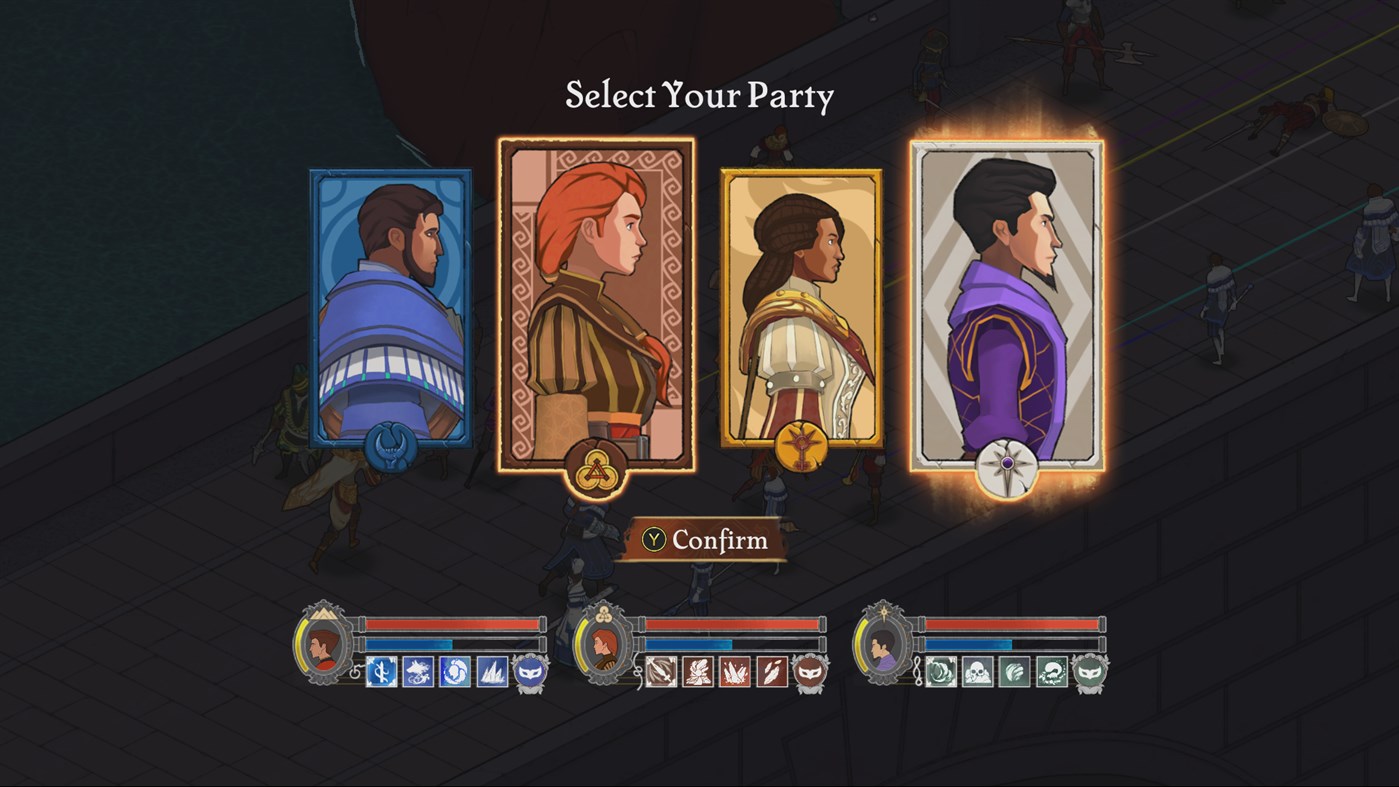Select the ice spikes ability icon
Image resolution: width=1399 pixels, height=787 pixels.
pos(490,672)
